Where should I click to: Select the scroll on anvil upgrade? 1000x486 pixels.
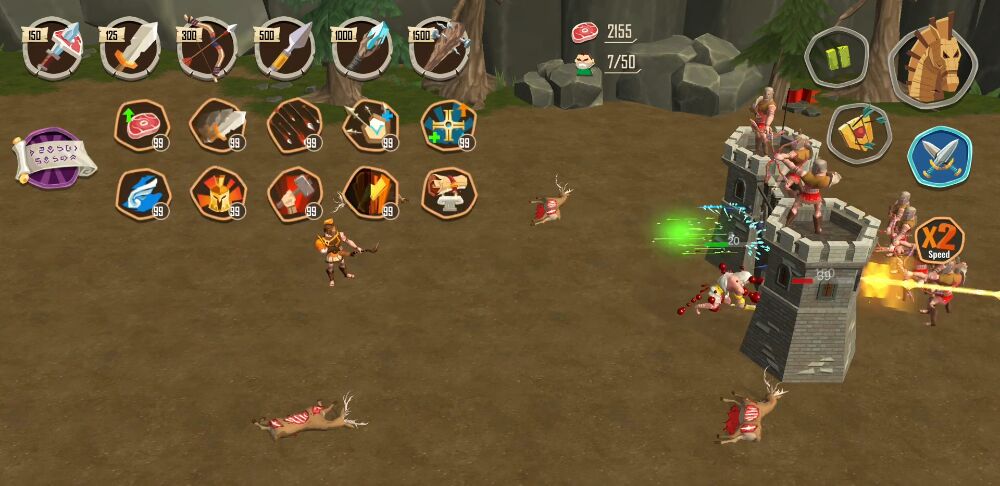448,193
